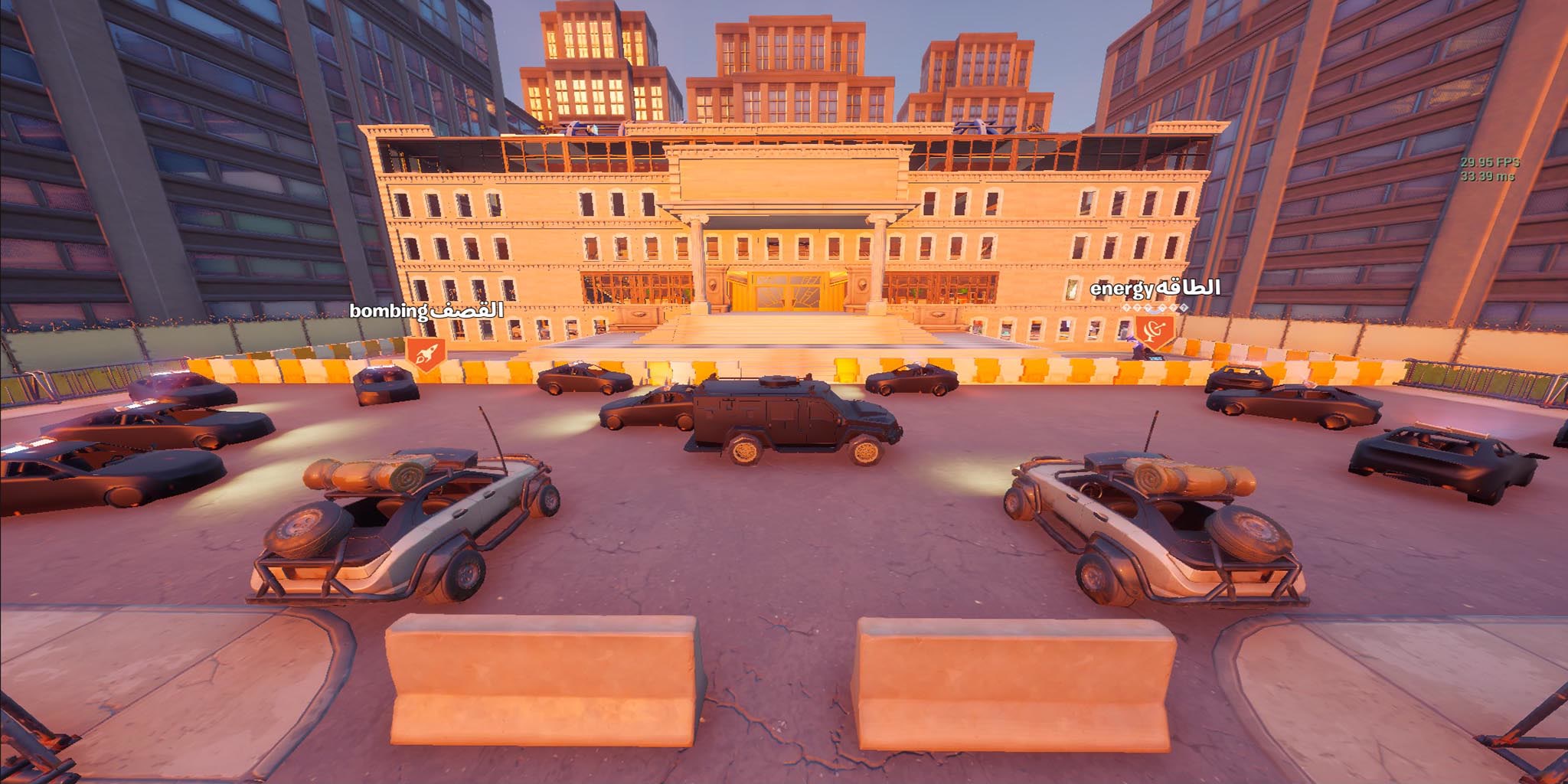The height and width of the screenshot is (784, 1568).
Task: Click the 33.39 ms latency readout
Action: tap(1488, 176)
